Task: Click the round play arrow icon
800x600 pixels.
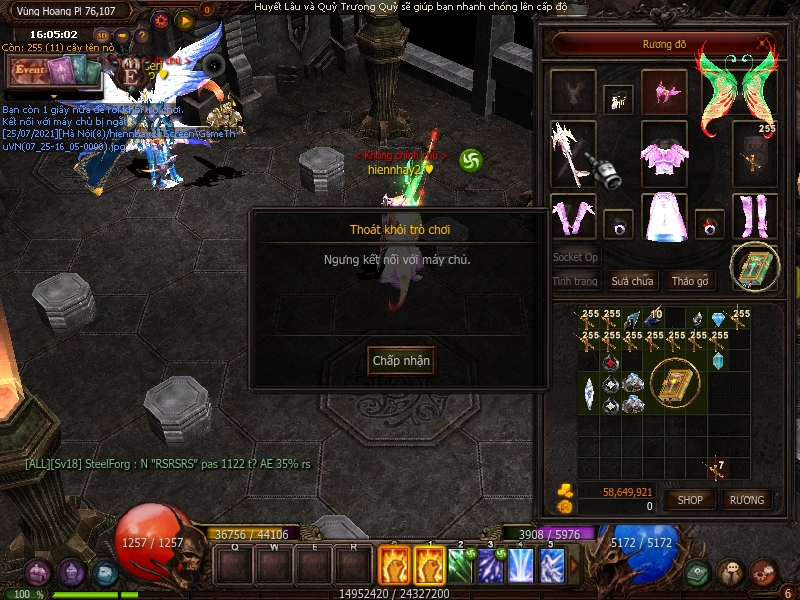Action: pos(185,20)
